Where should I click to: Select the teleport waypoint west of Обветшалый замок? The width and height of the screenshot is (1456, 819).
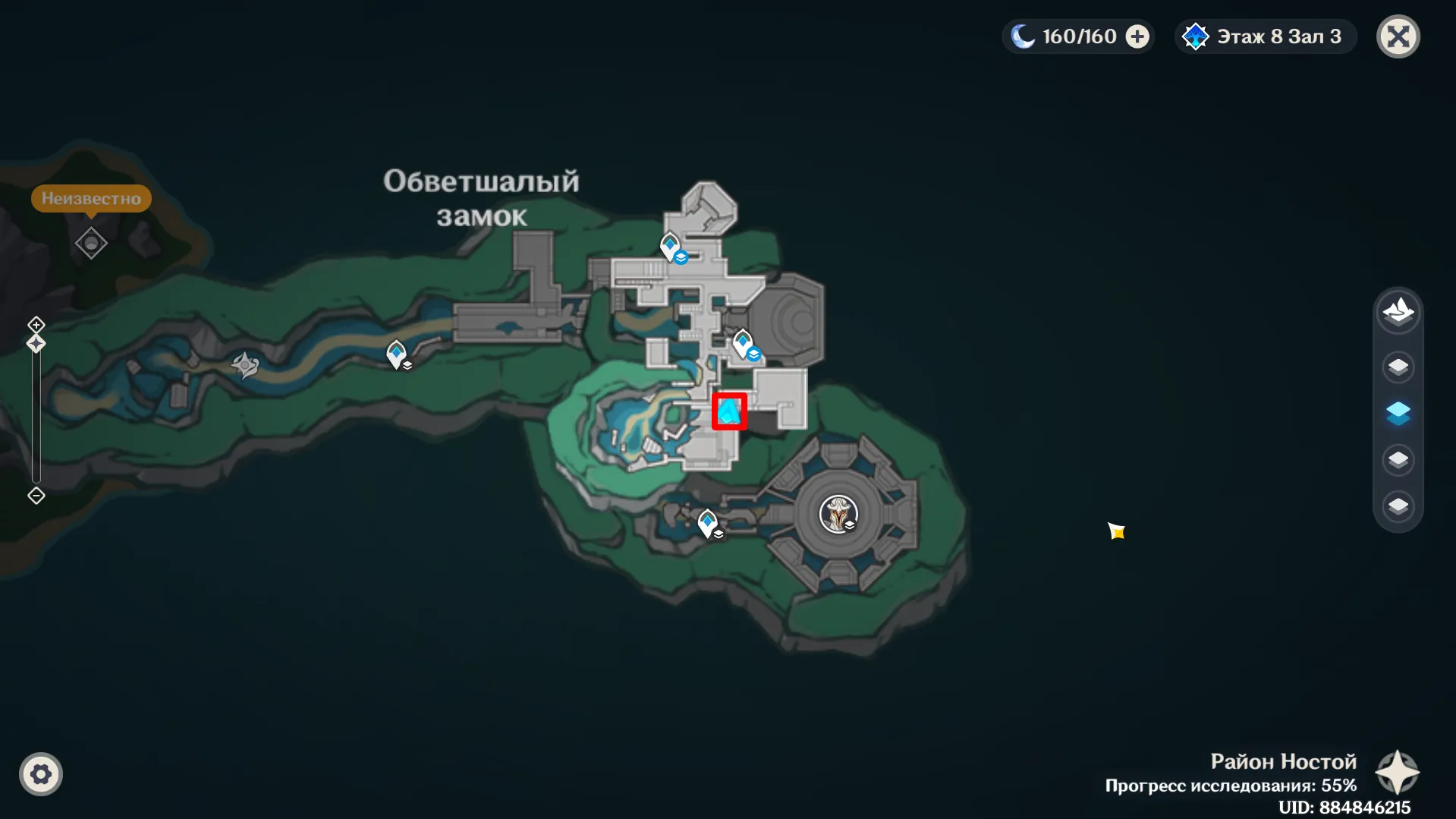tap(395, 354)
